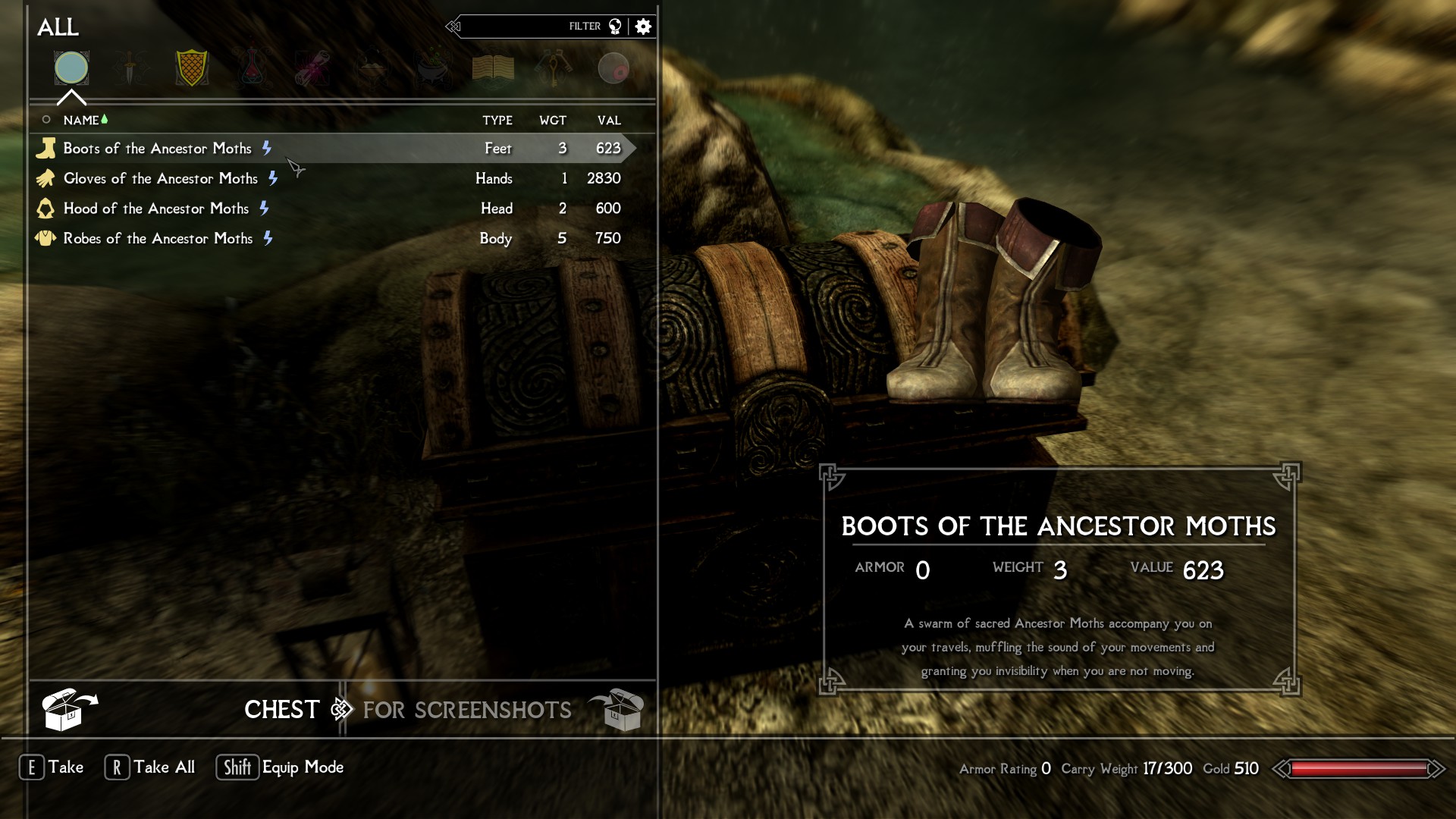The width and height of the screenshot is (1456, 819).
Task: Switch to the Ingredients cauldron category
Action: tap(433, 68)
